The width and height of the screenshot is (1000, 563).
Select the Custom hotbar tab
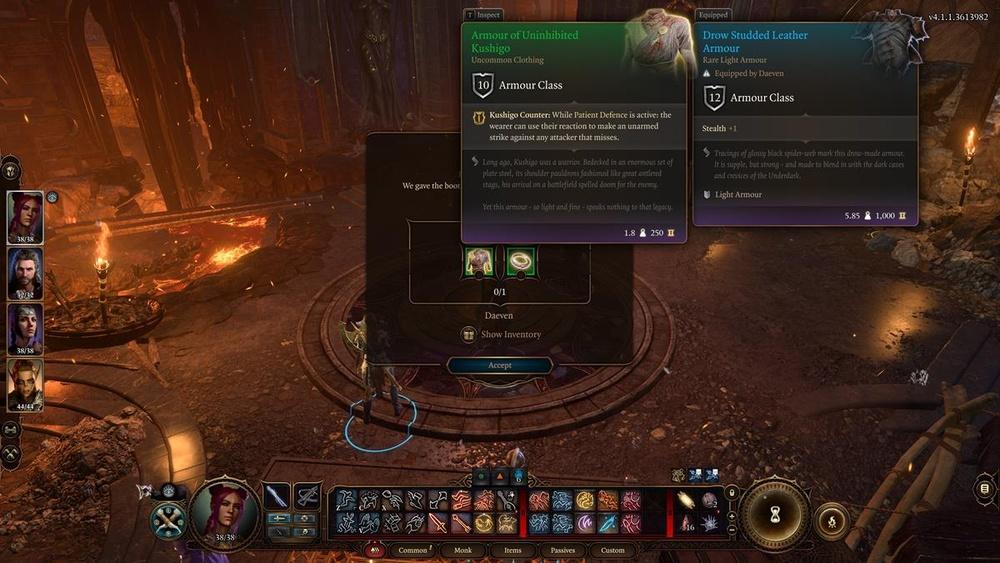pos(612,550)
